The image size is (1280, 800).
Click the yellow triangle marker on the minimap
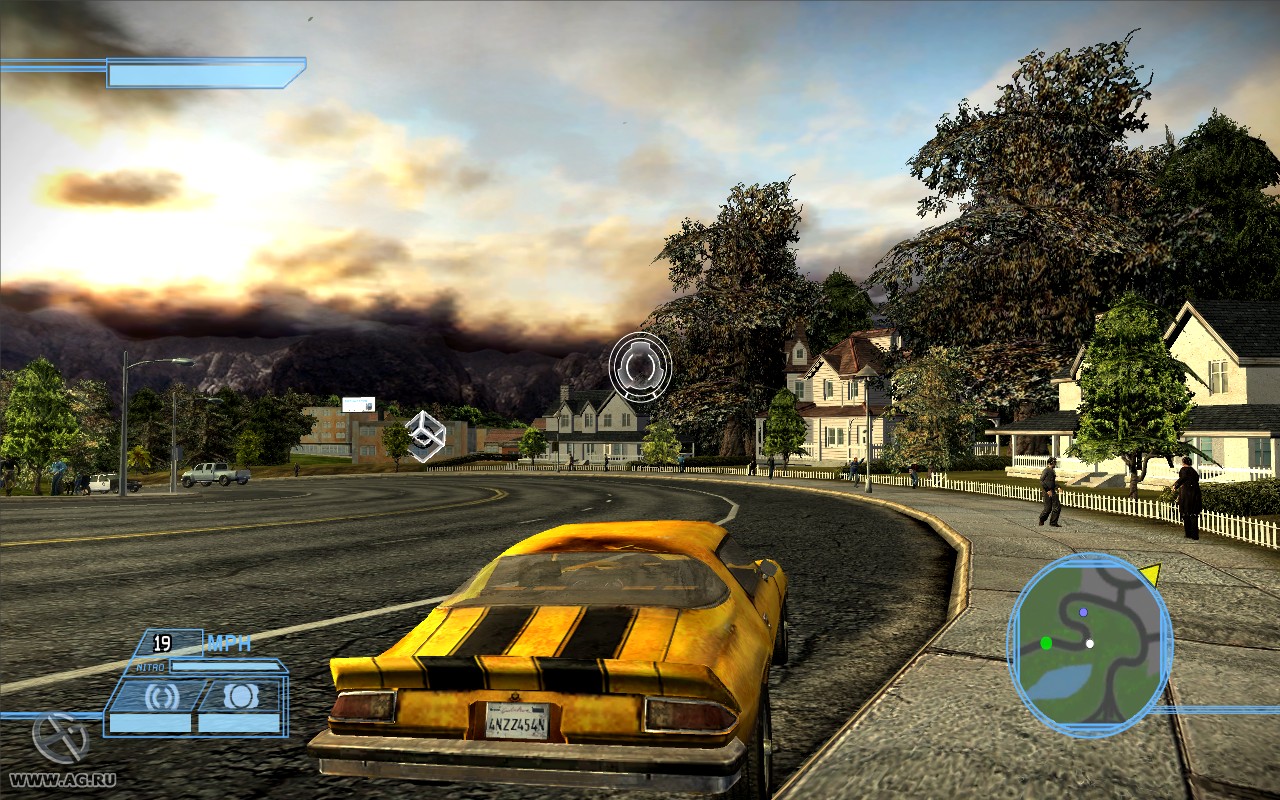pyautogui.click(x=1151, y=572)
